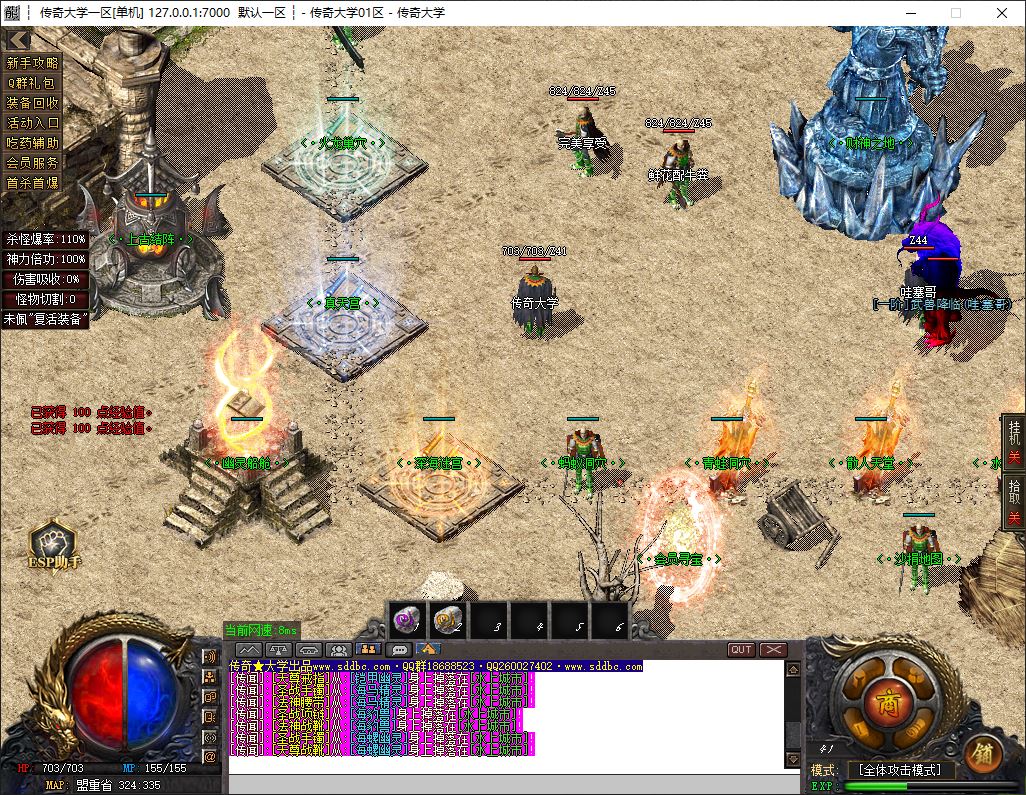Screen dimensions: 1026x795
Task: Click the speech bubble chat channel tab
Action: pos(399,650)
